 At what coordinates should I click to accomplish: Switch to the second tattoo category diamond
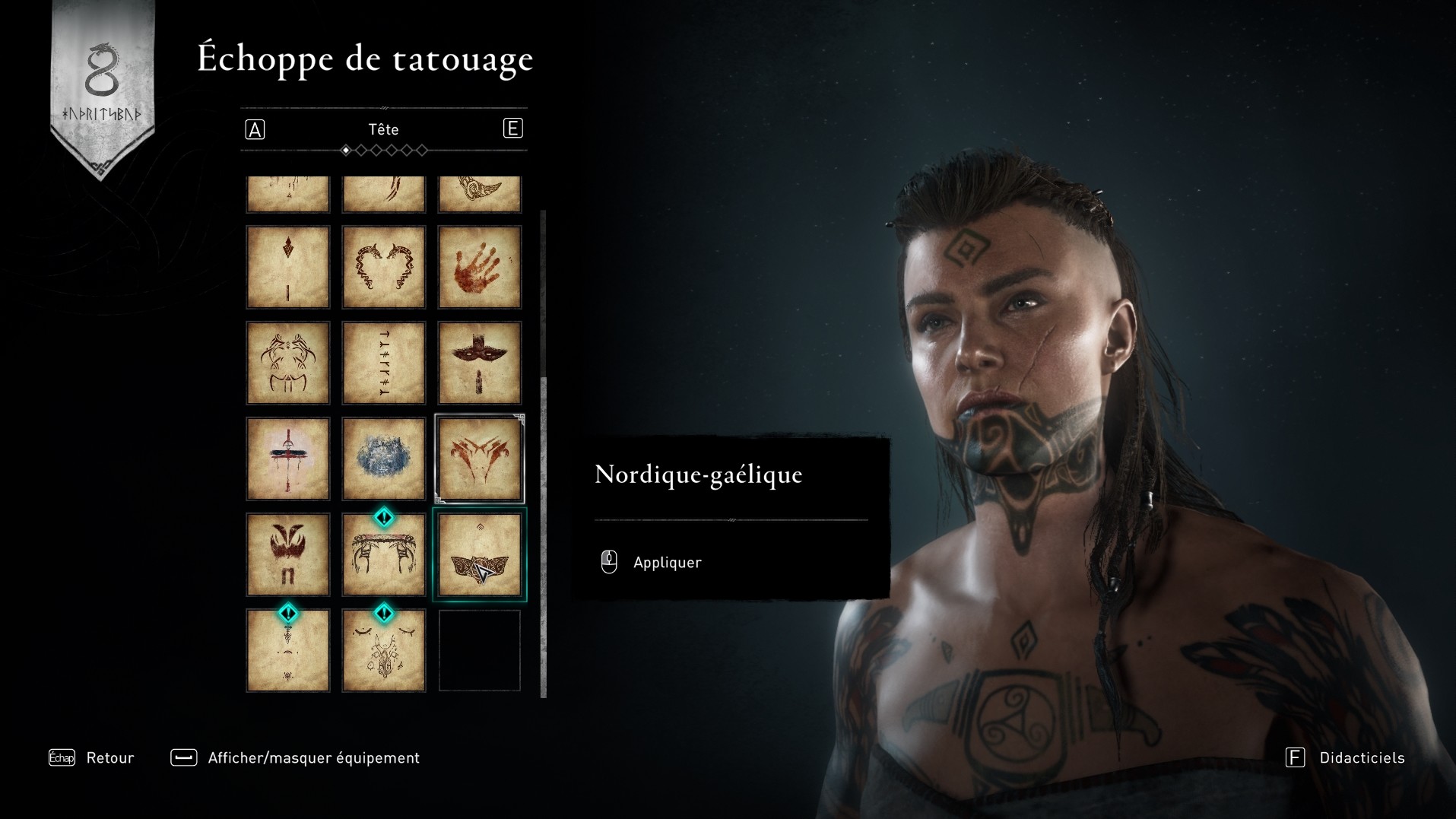point(361,151)
